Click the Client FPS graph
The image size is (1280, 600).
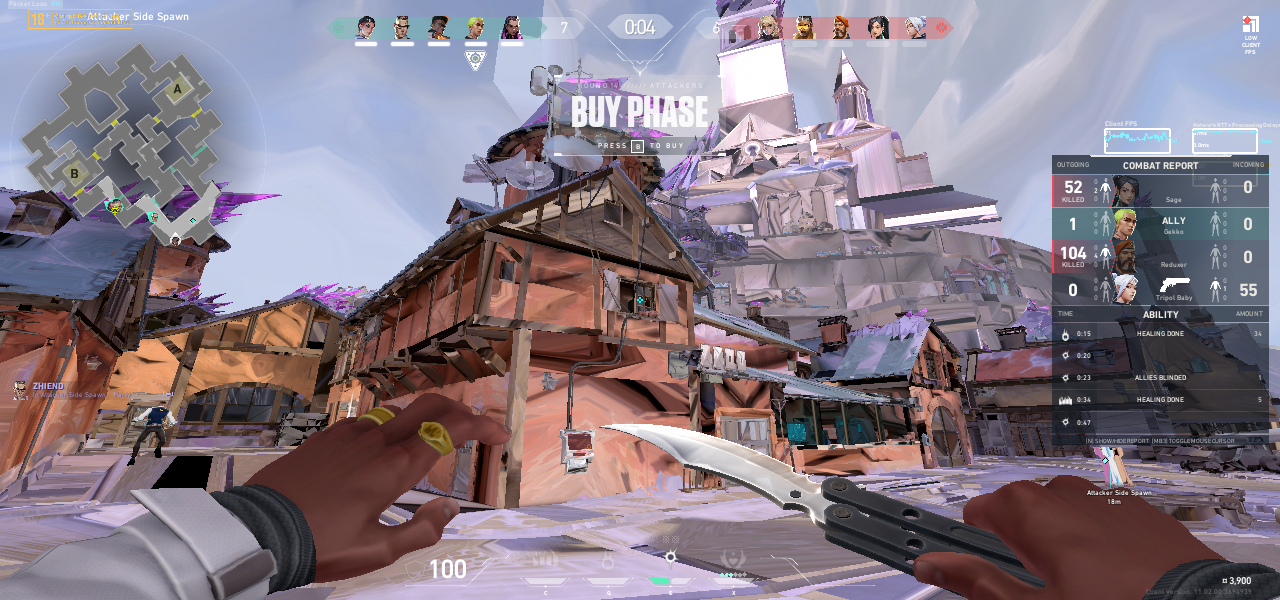pyautogui.click(x=1137, y=141)
